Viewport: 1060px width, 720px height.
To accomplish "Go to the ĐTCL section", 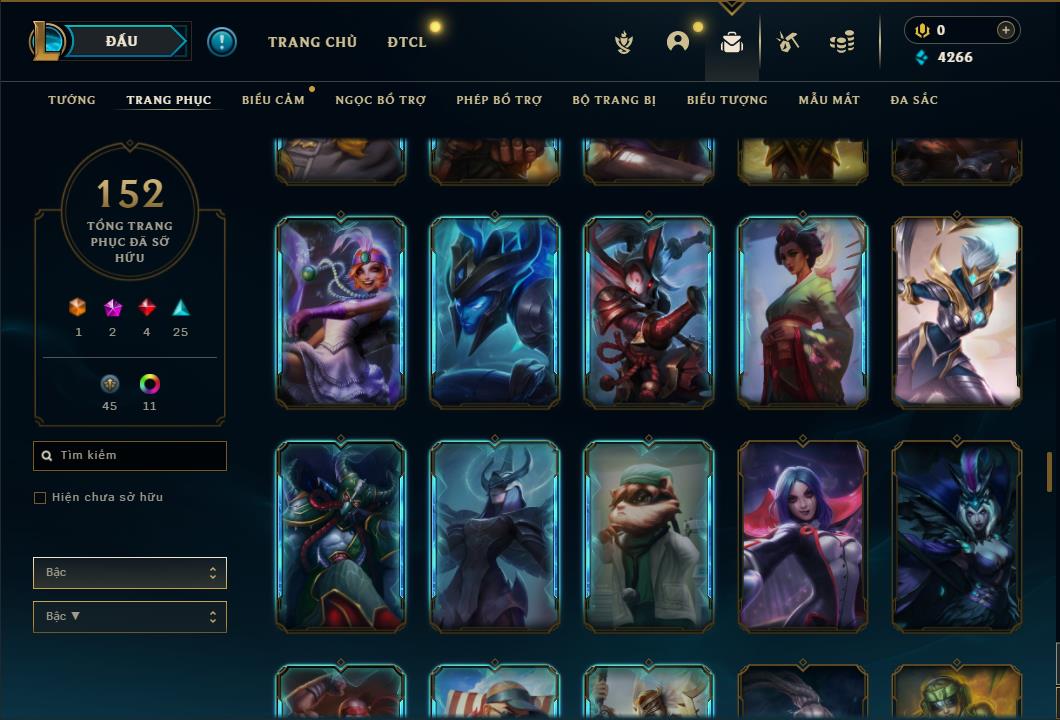I will pos(407,42).
